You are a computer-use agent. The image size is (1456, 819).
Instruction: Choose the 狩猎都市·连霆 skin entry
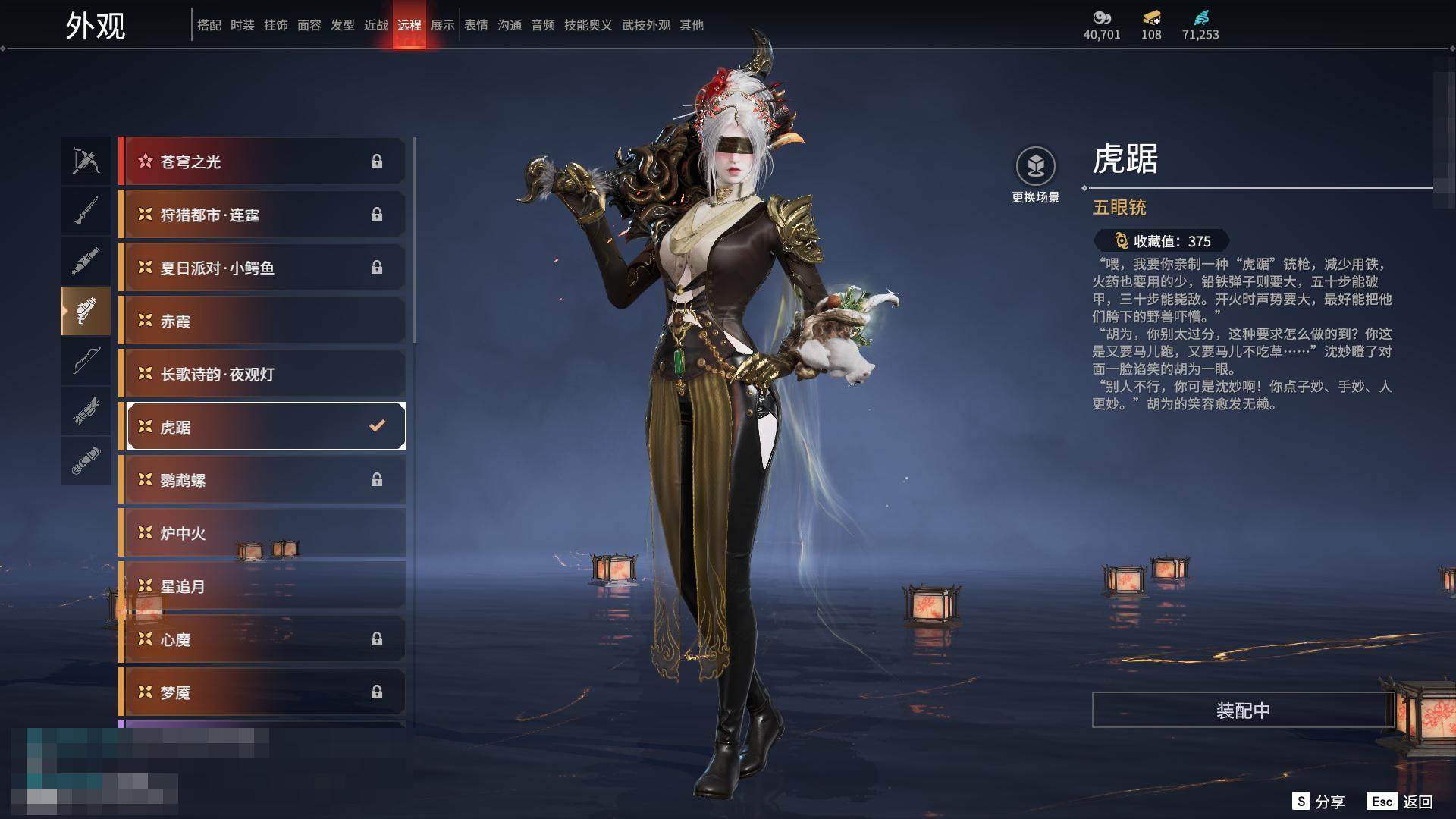point(262,215)
